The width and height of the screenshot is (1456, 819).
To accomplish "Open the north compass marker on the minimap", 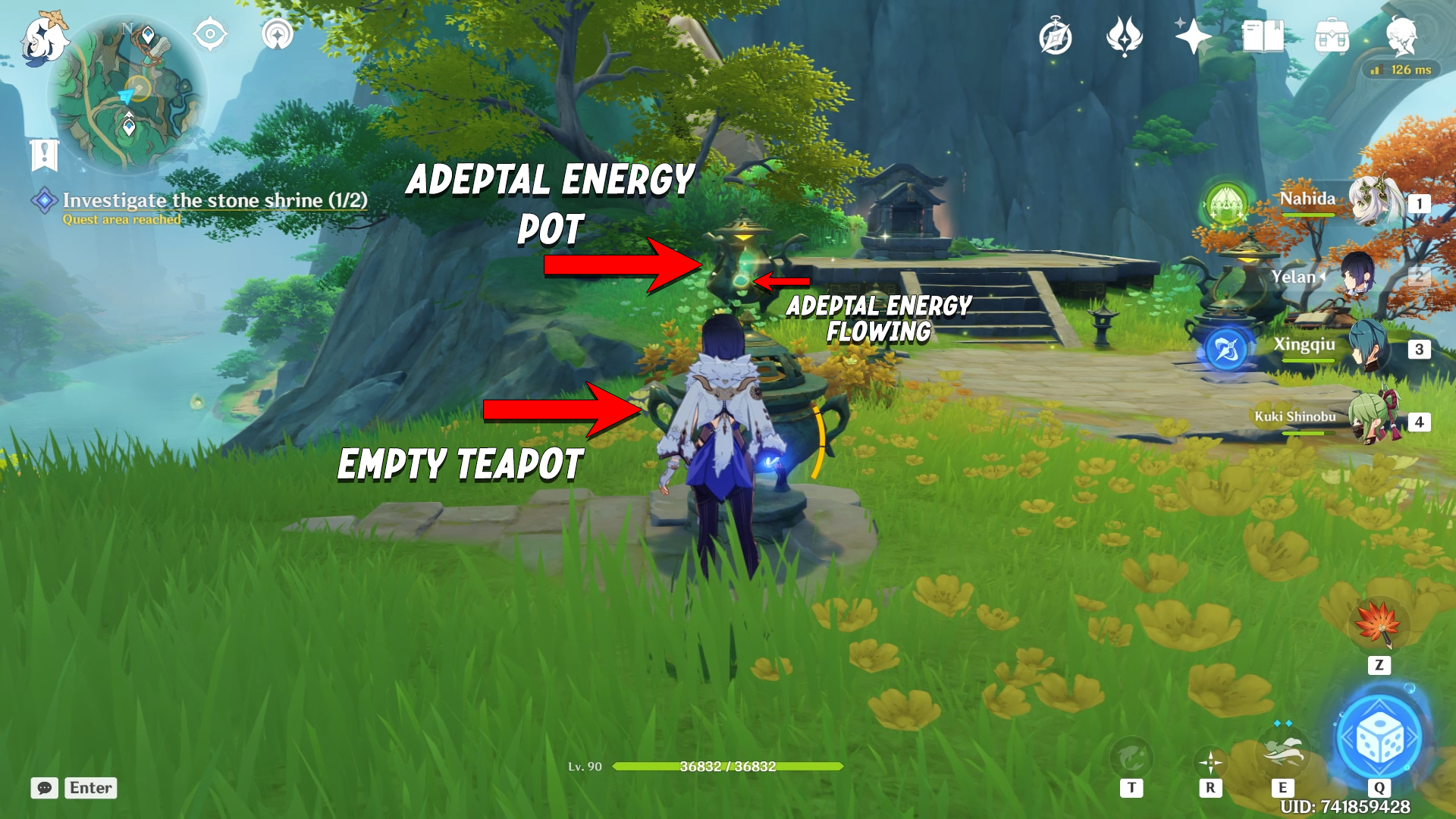I will click(127, 27).
